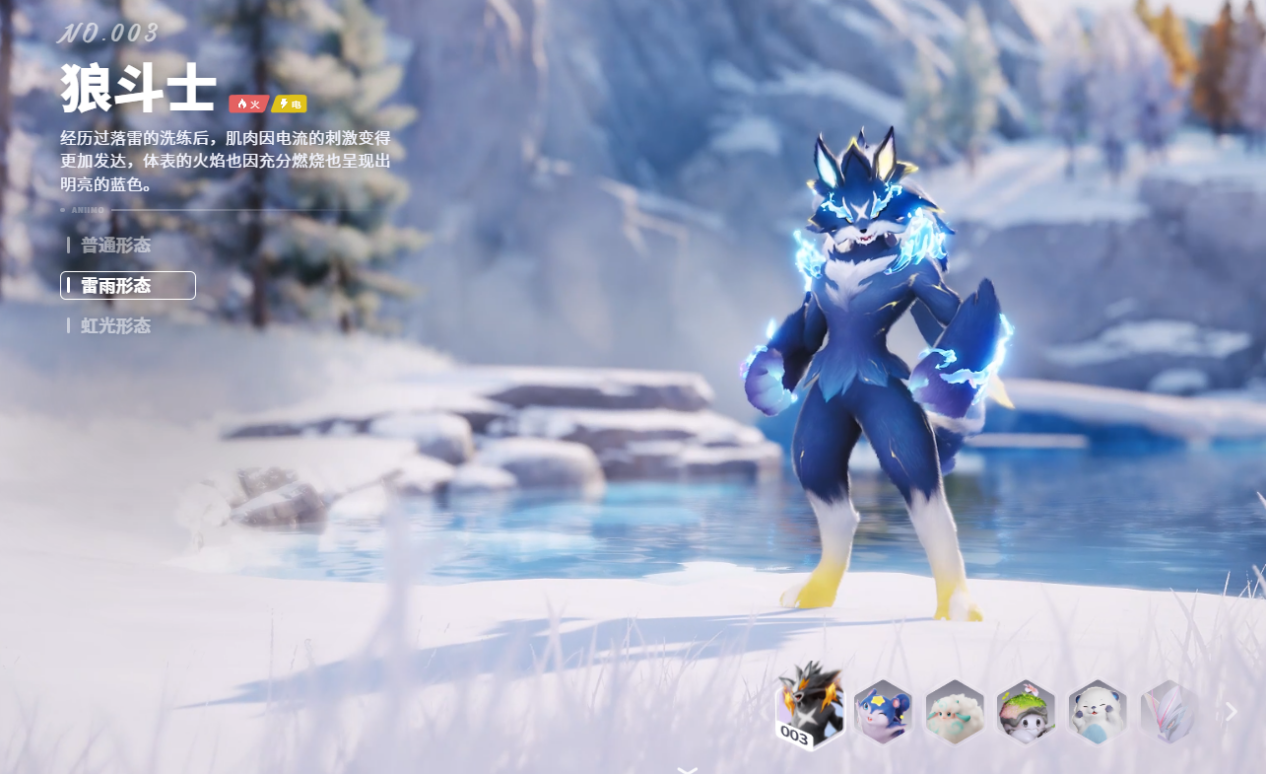
Task: Click the yellow electric type tag
Action: (x=289, y=104)
